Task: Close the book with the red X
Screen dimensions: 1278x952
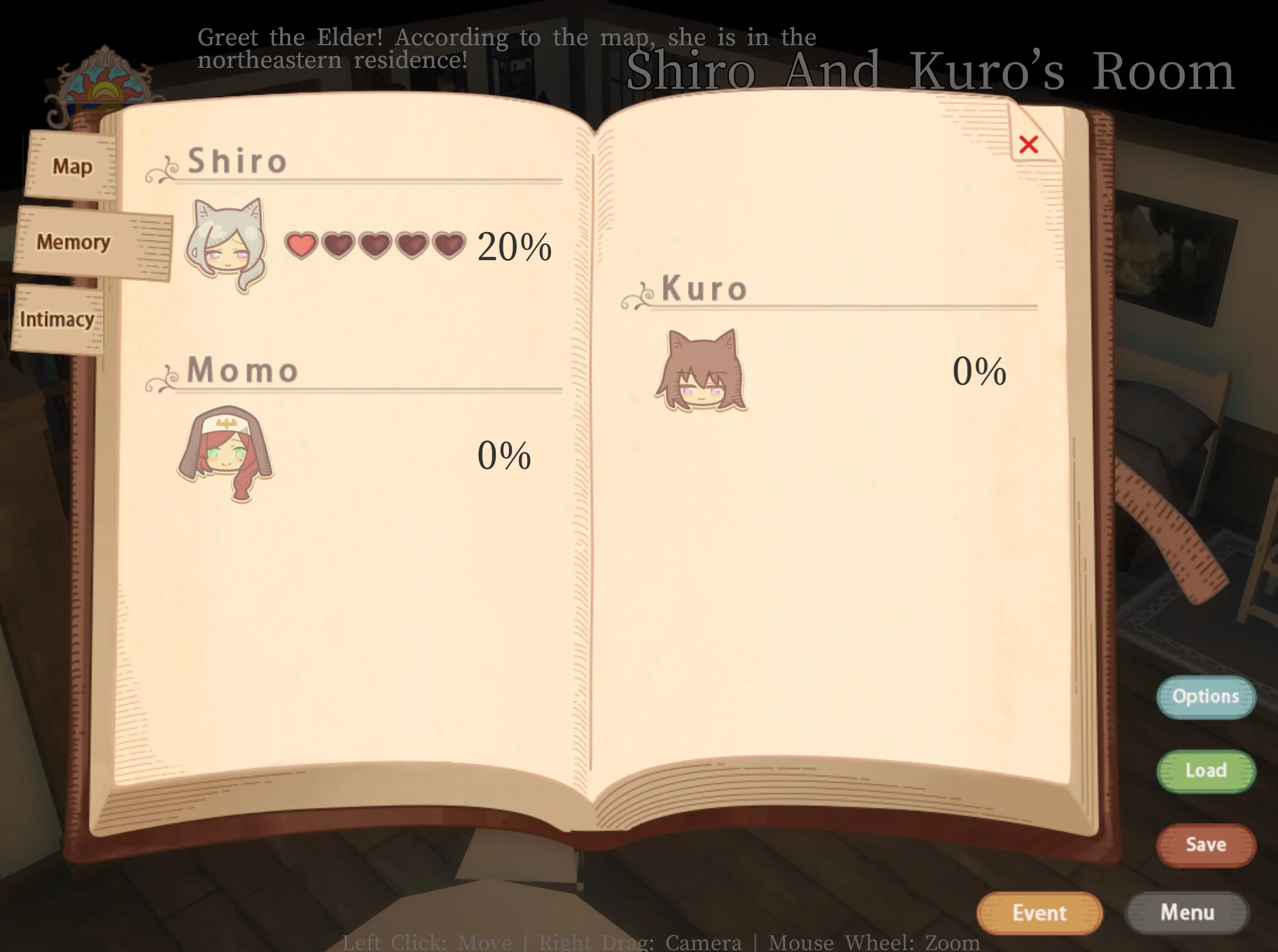Action: (1029, 145)
